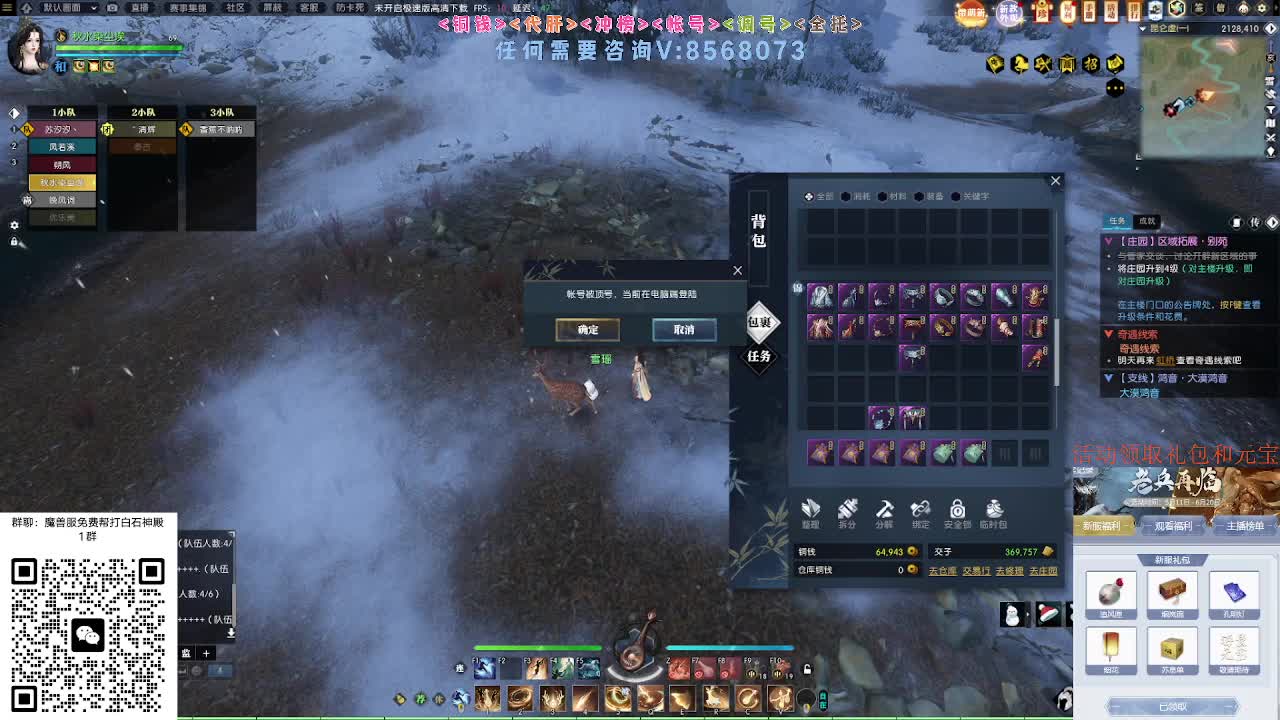Open the 临时包 temporary bag icon
The height and width of the screenshot is (720, 1280).
click(993, 511)
